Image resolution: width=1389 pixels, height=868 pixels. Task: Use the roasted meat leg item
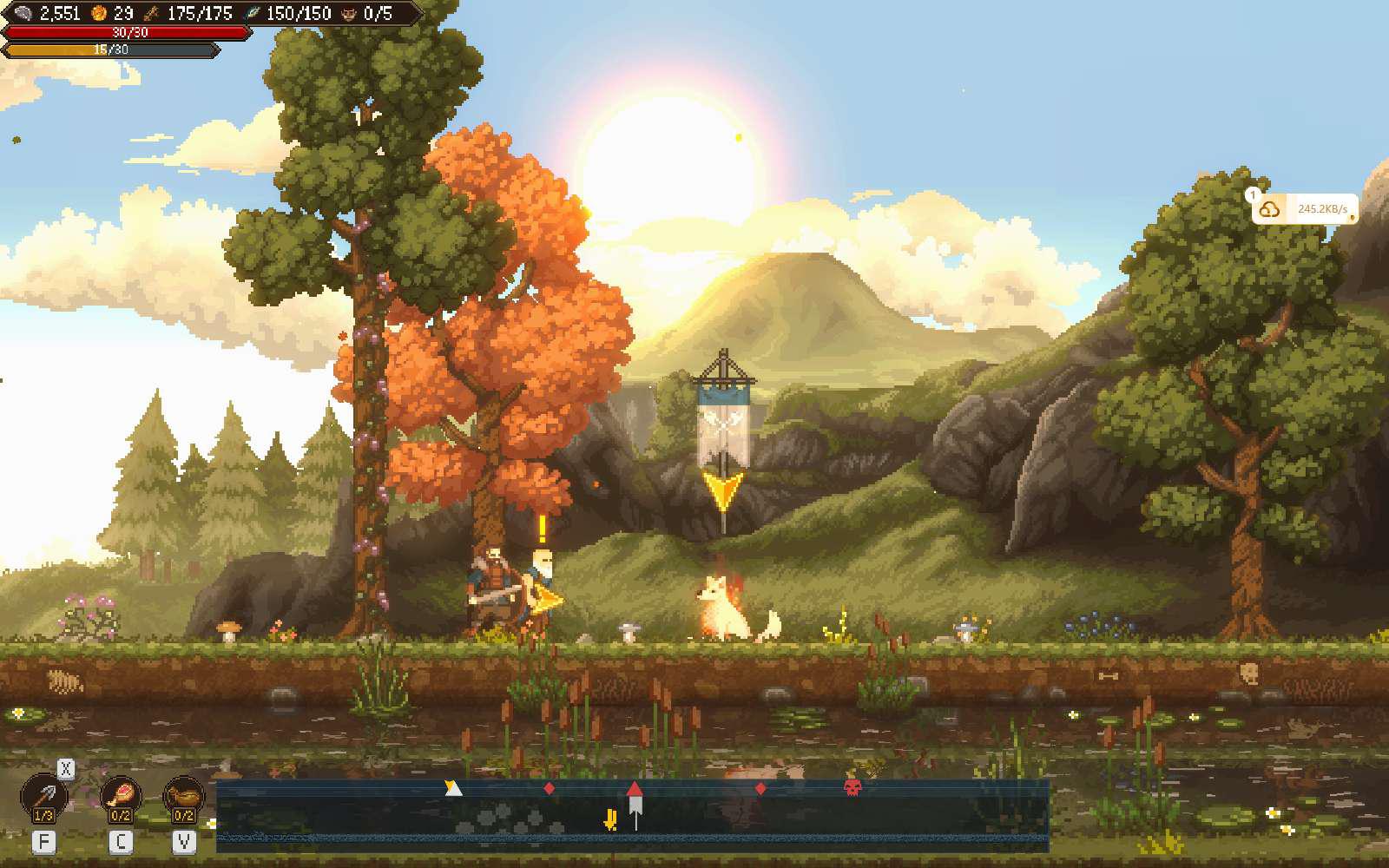pos(121,796)
